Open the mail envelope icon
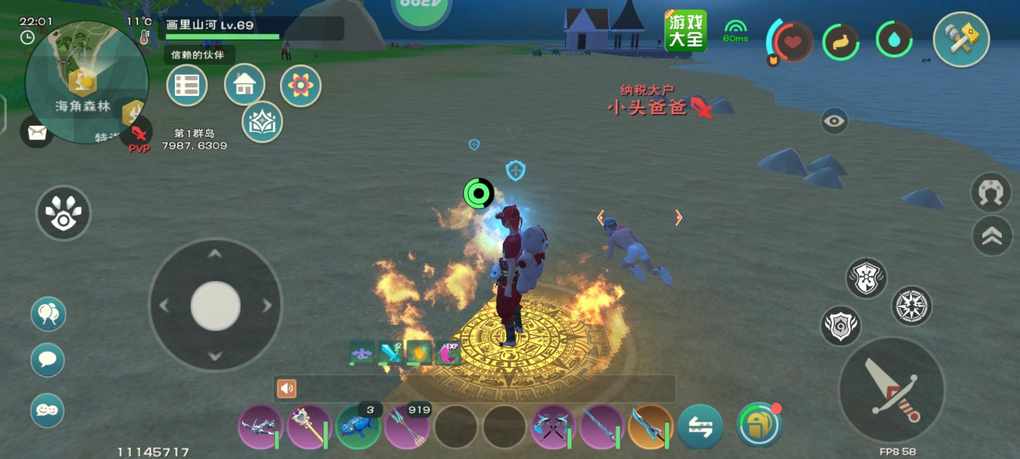This screenshot has height=459, width=1020. pyautogui.click(x=37, y=131)
